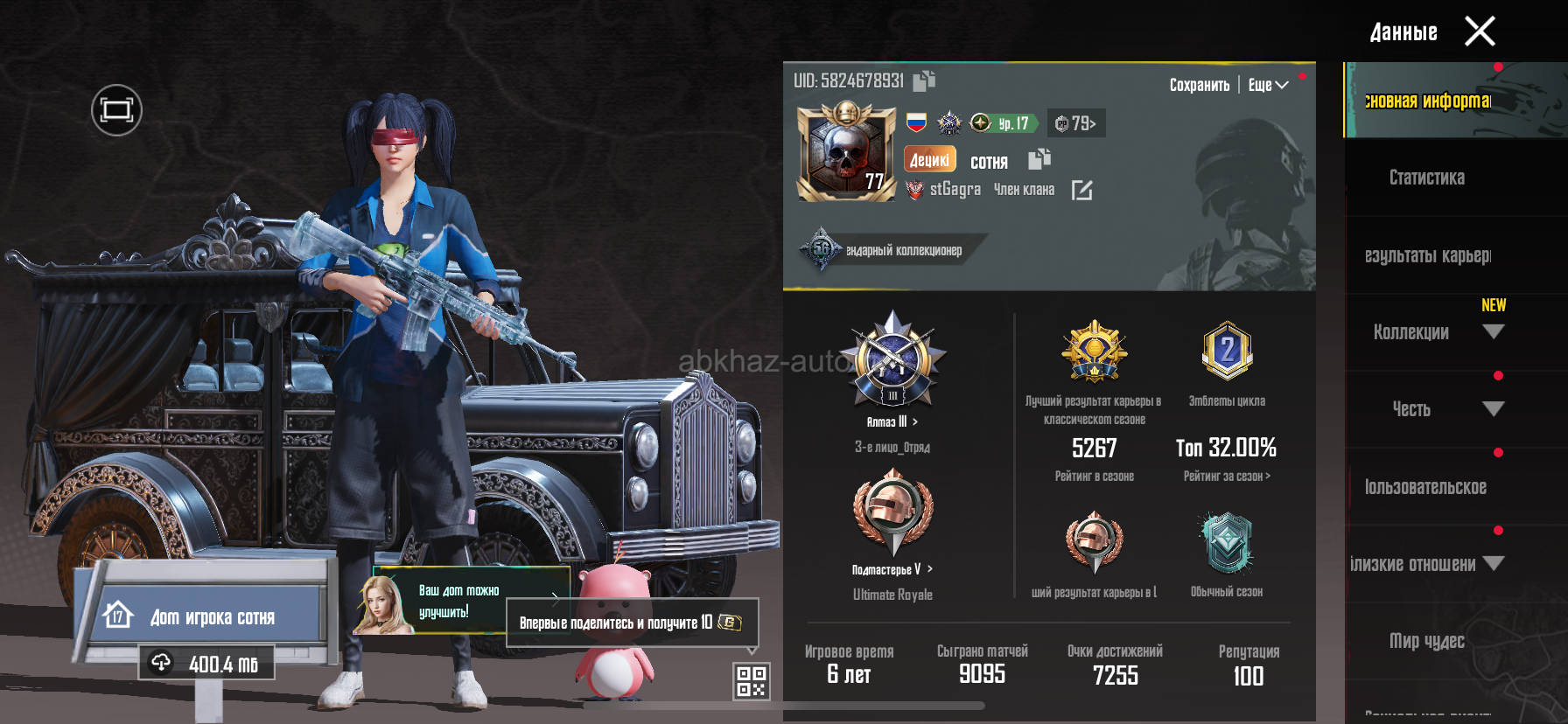Close the Данные profile screen
The image size is (1568, 724).
pyautogui.click(x=1480, y=32)
